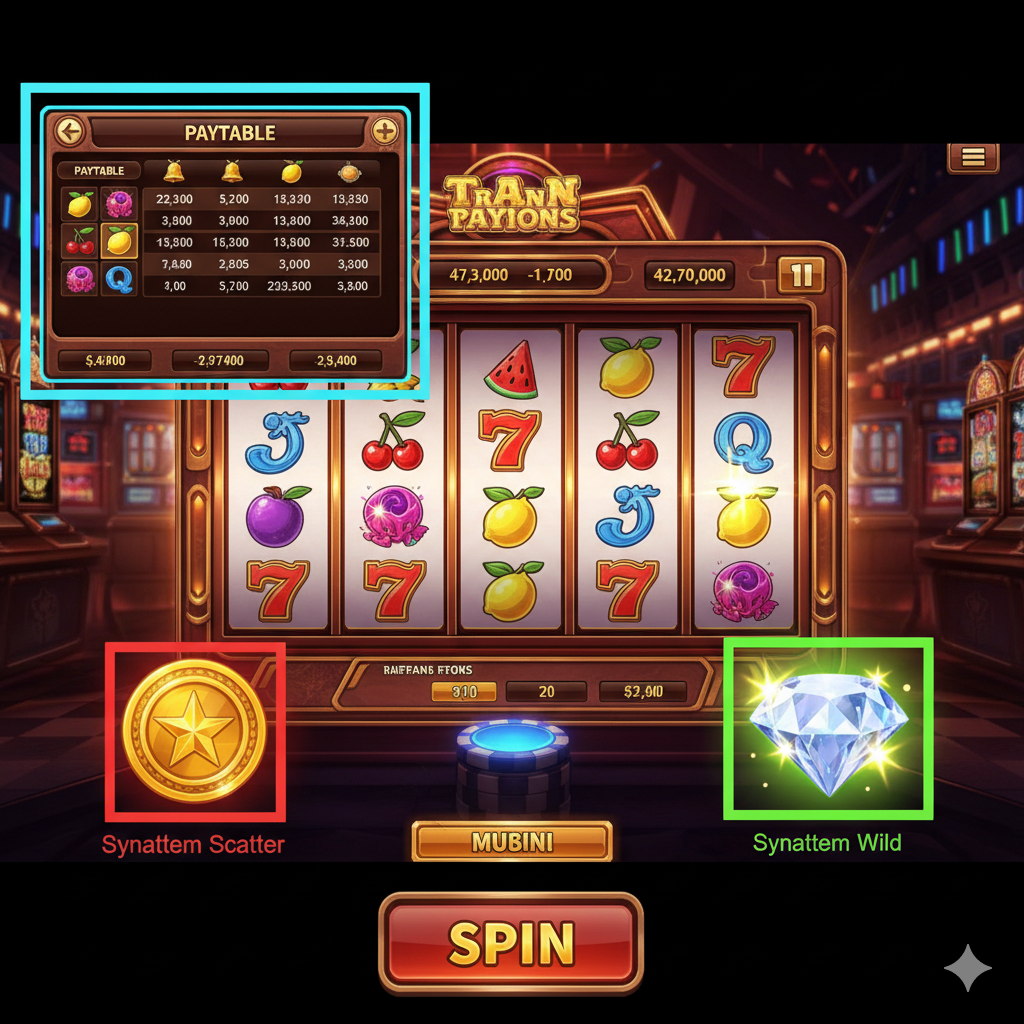This screenshot has height=1024, width=1024.
Task: Click the paytable plus button
Action: pos(384,131)
